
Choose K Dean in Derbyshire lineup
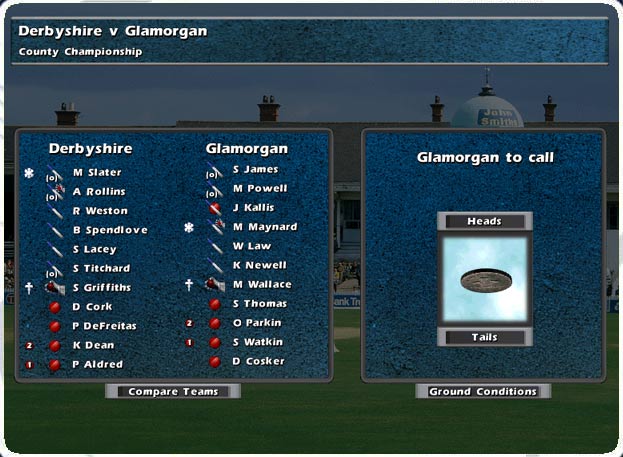point(93,345)
